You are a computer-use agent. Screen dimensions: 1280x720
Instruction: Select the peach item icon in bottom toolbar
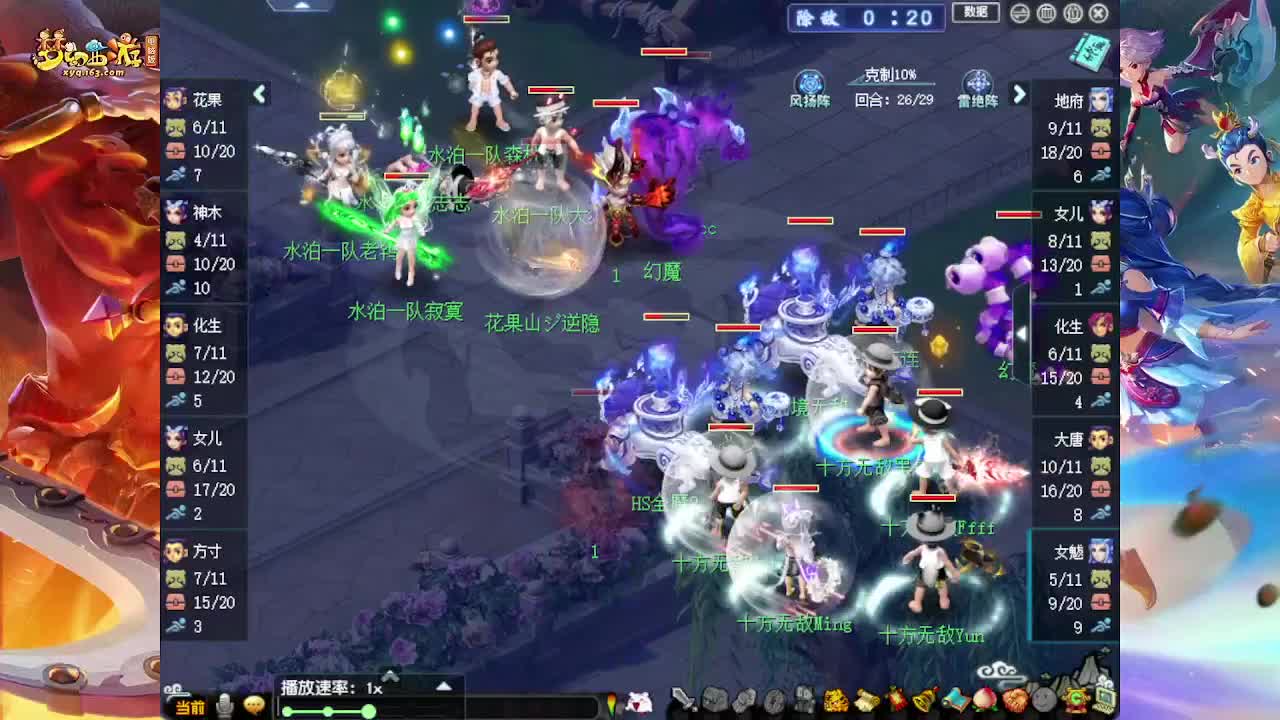coord(984,700)
